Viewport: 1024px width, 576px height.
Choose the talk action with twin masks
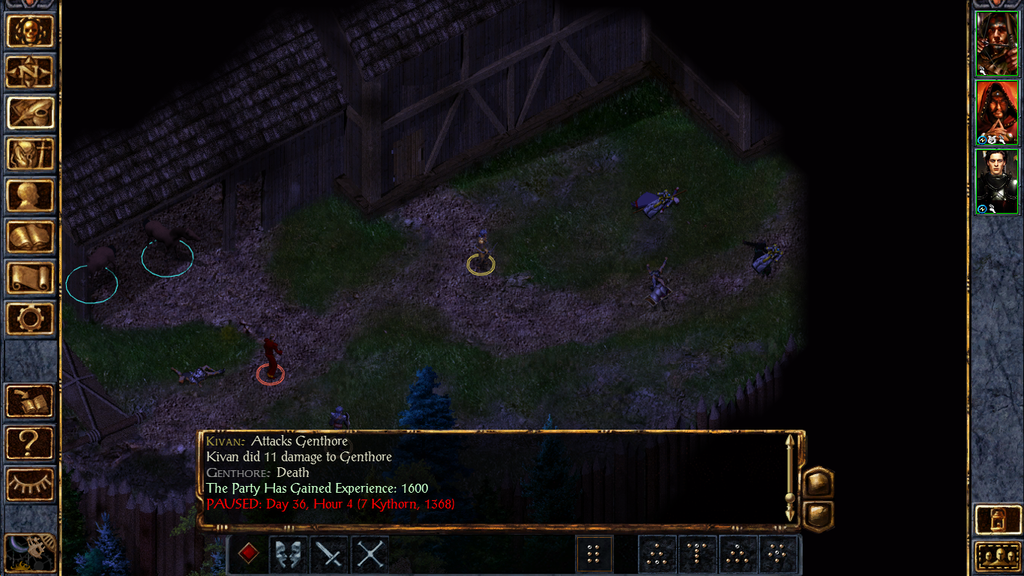289,553
